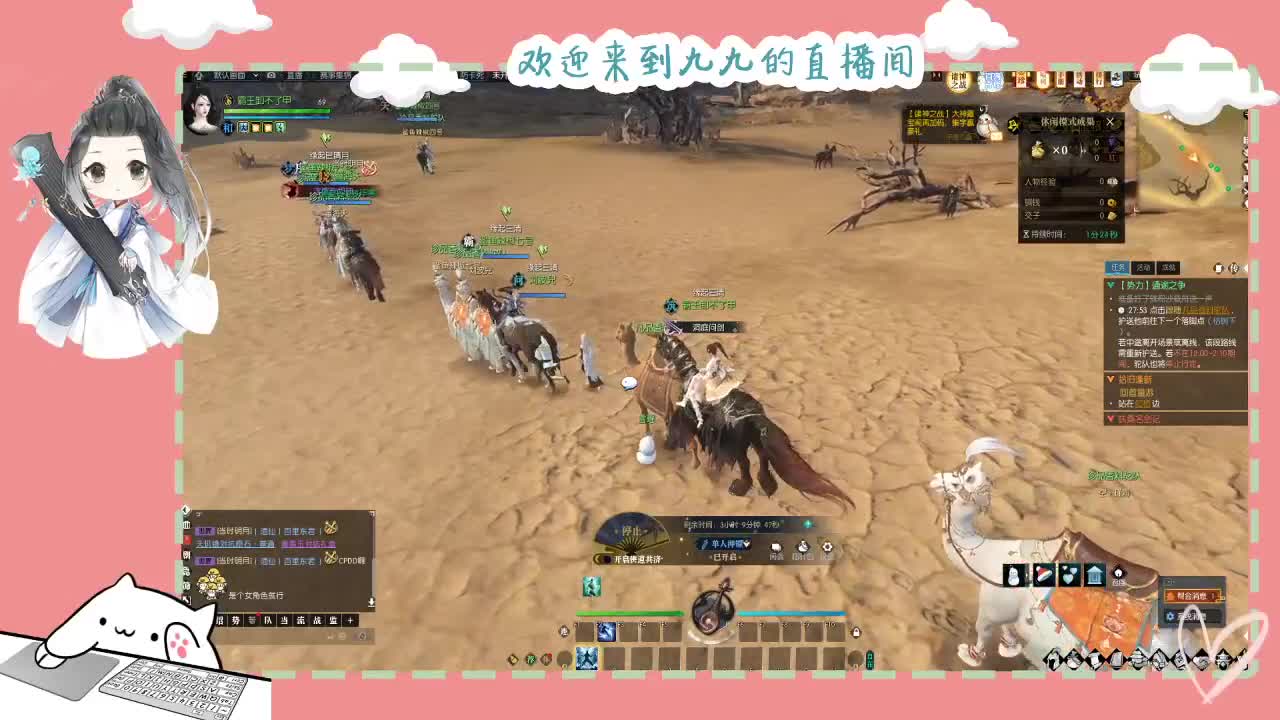This screenshot has height=720, width=1280.
Task: Click the 帮会消息 notification button at bottom right
Action: coord(1191,595)
